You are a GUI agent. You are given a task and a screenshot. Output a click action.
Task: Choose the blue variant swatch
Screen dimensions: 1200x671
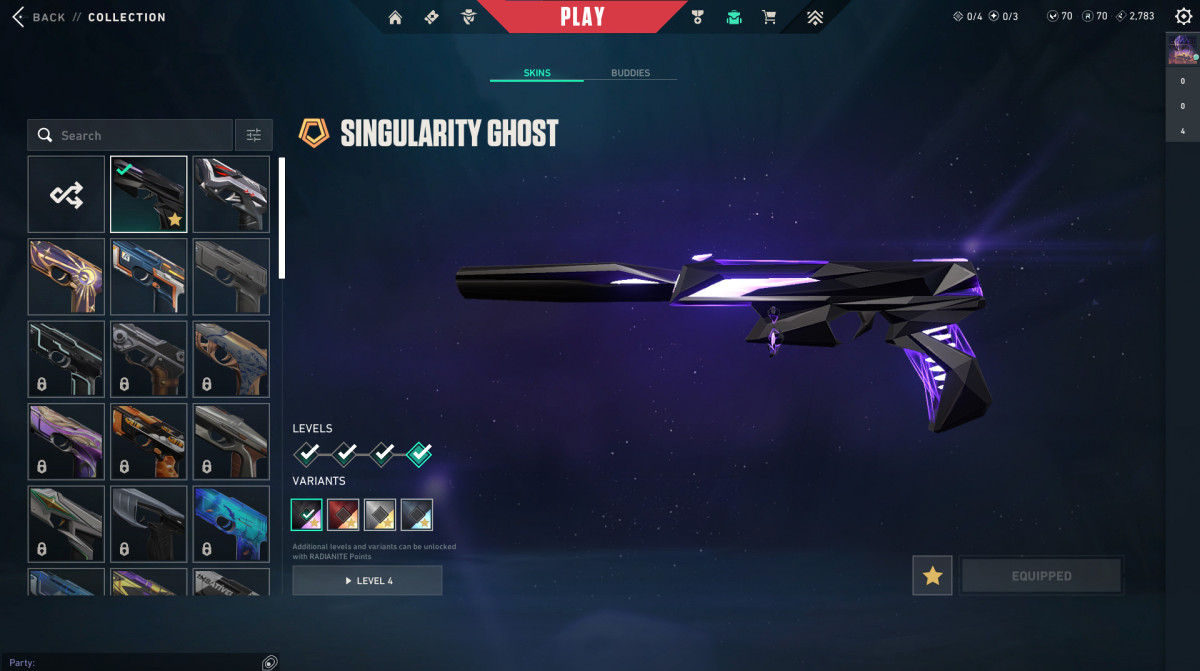pos(416,514)
